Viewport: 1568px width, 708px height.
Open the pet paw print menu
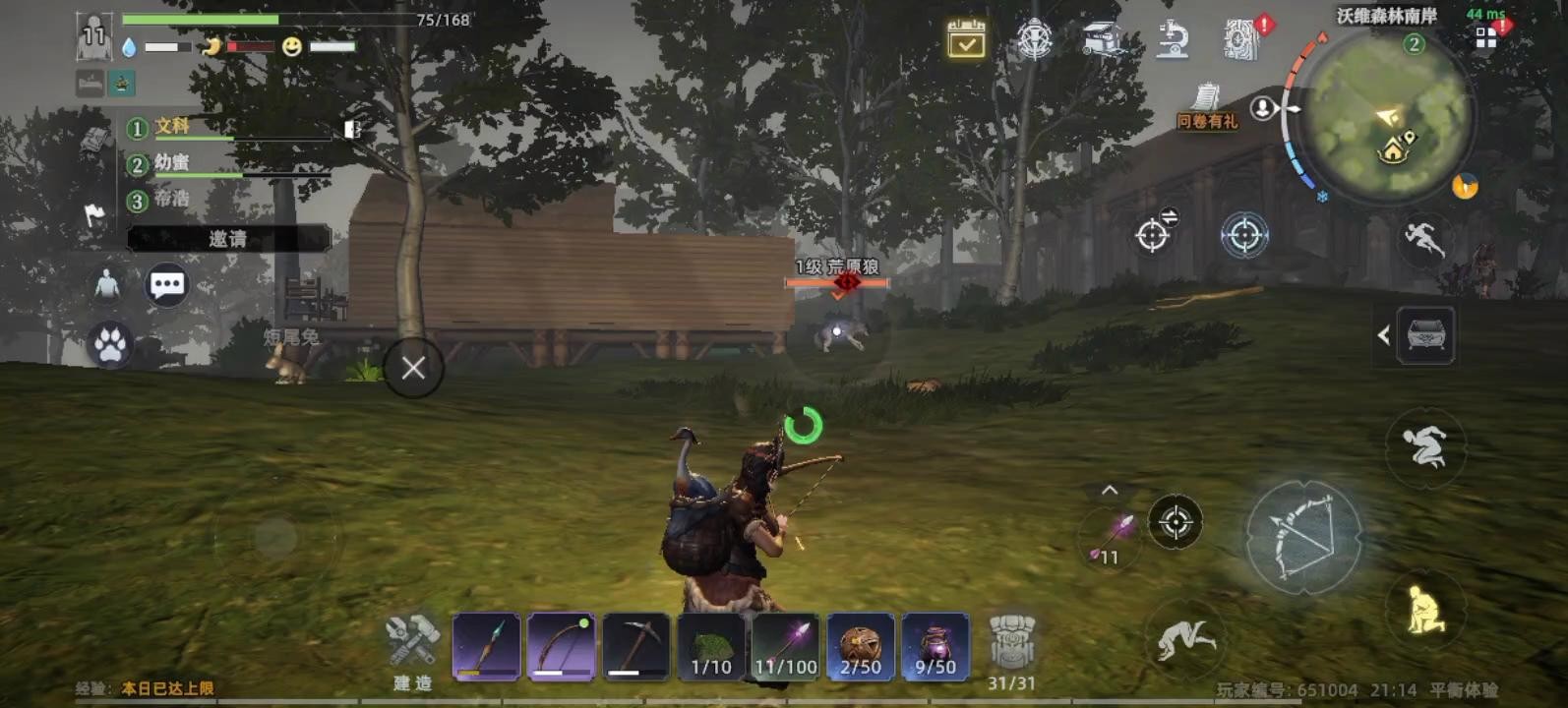[x=109, y=345]
